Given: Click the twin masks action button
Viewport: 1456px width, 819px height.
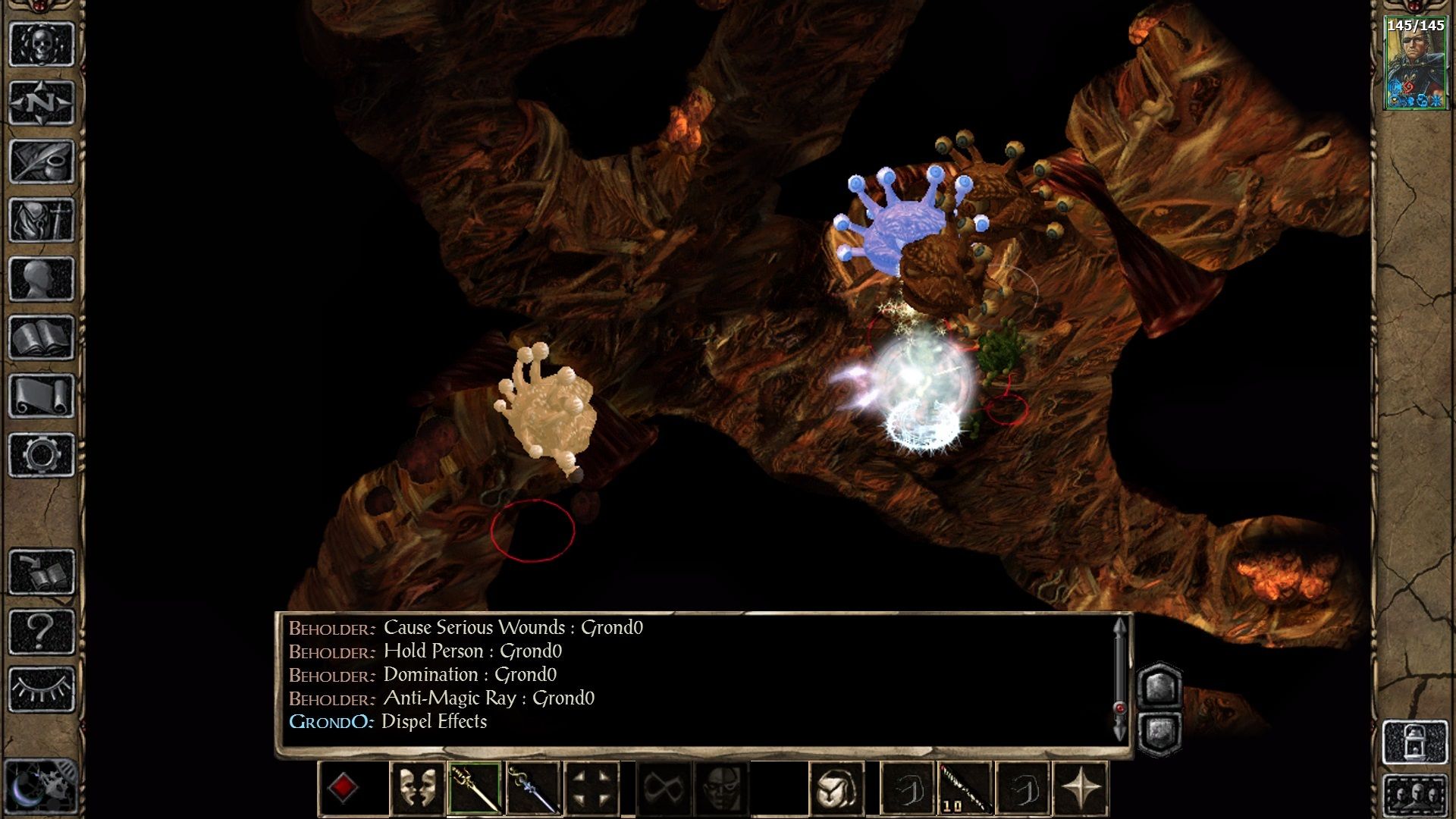Looking at the screenshot, I should pos(416,789).
